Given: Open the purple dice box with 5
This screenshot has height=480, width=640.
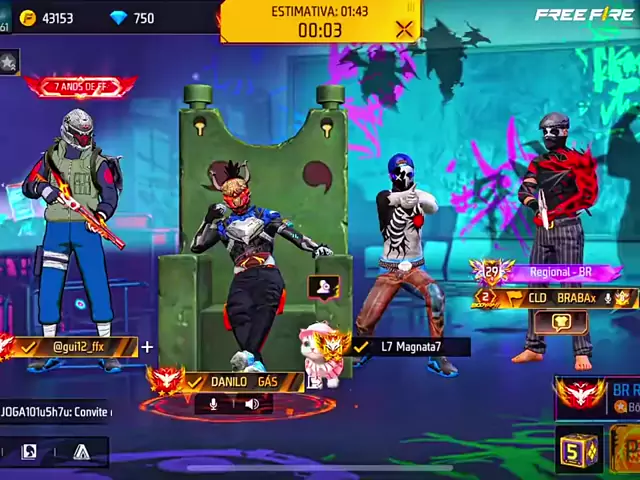Looking at the screenshot, I should click(577, 449).
